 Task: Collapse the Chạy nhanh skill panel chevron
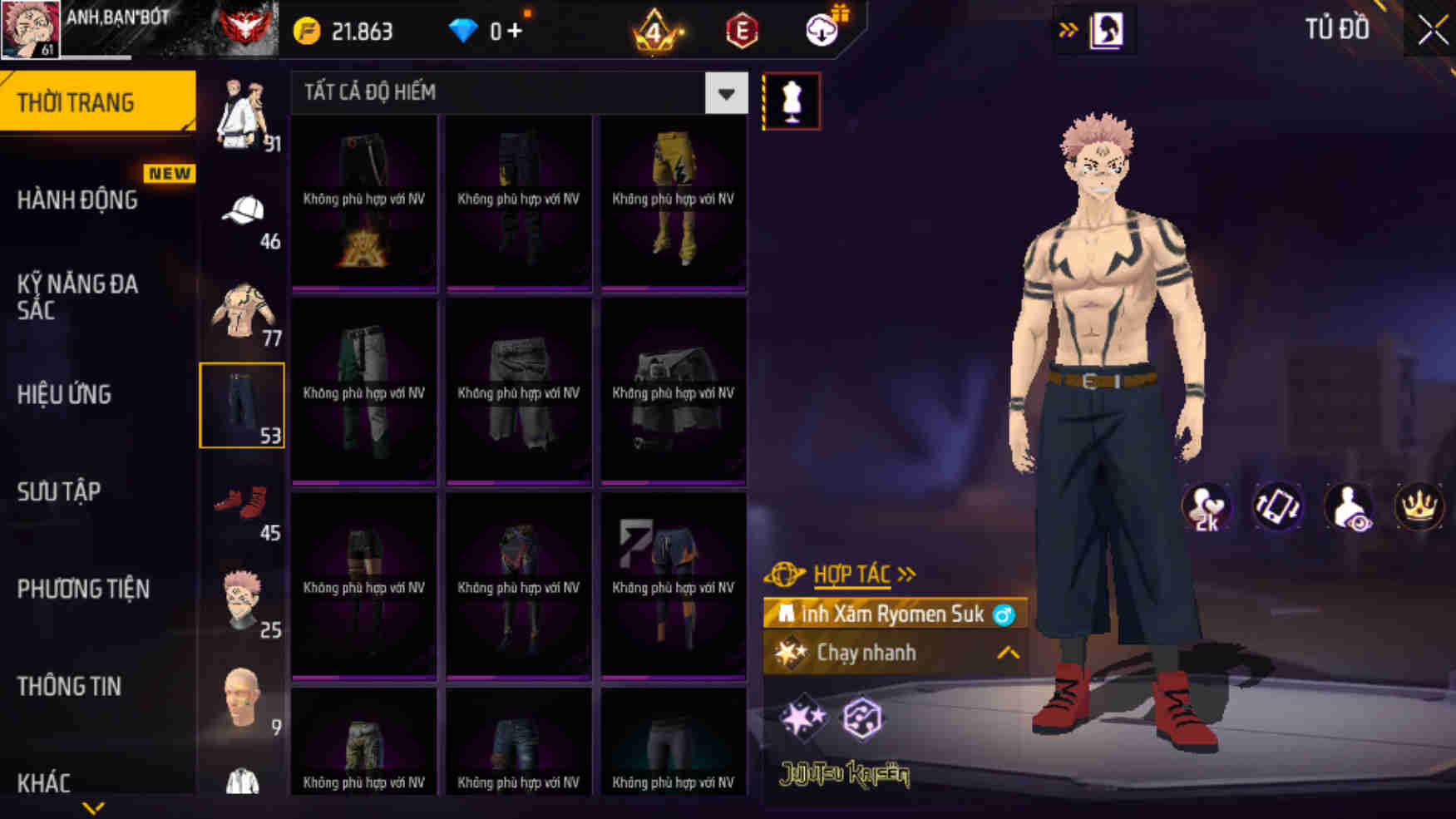[1006, 654]
